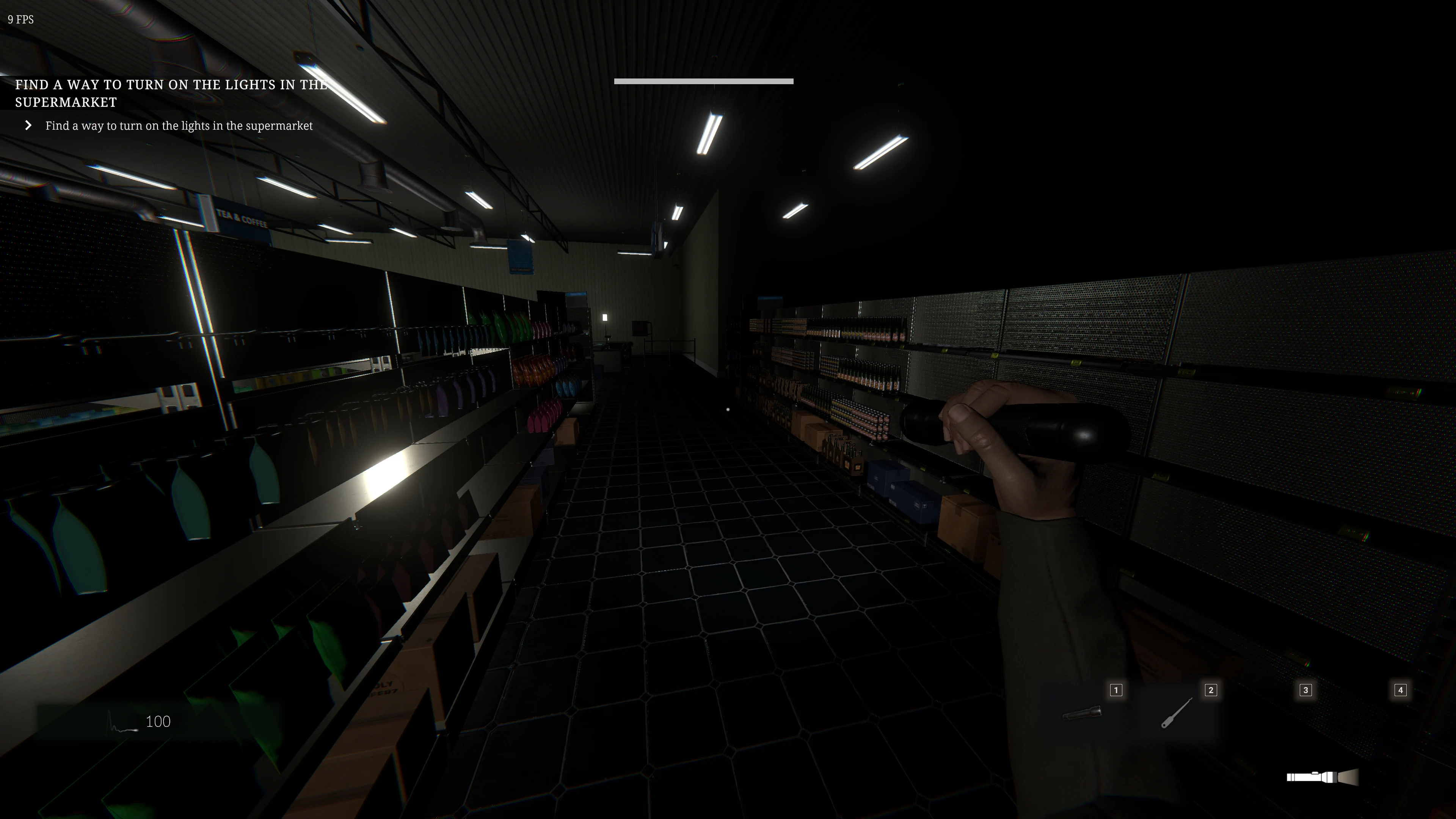Click the crosshair dot at screen center

click(728, 409)
